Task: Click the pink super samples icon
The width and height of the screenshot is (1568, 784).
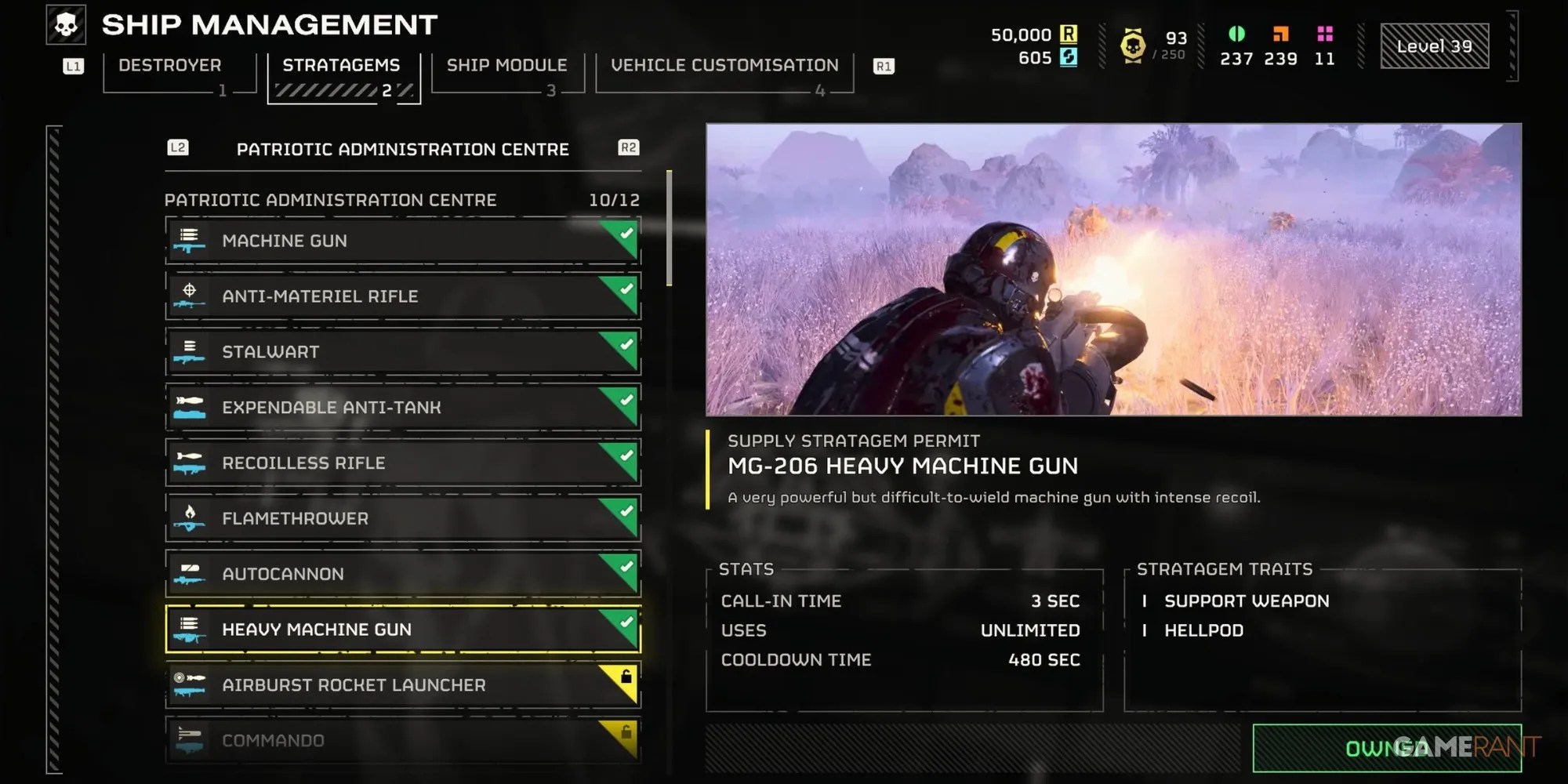Action: coord(1327,34)
